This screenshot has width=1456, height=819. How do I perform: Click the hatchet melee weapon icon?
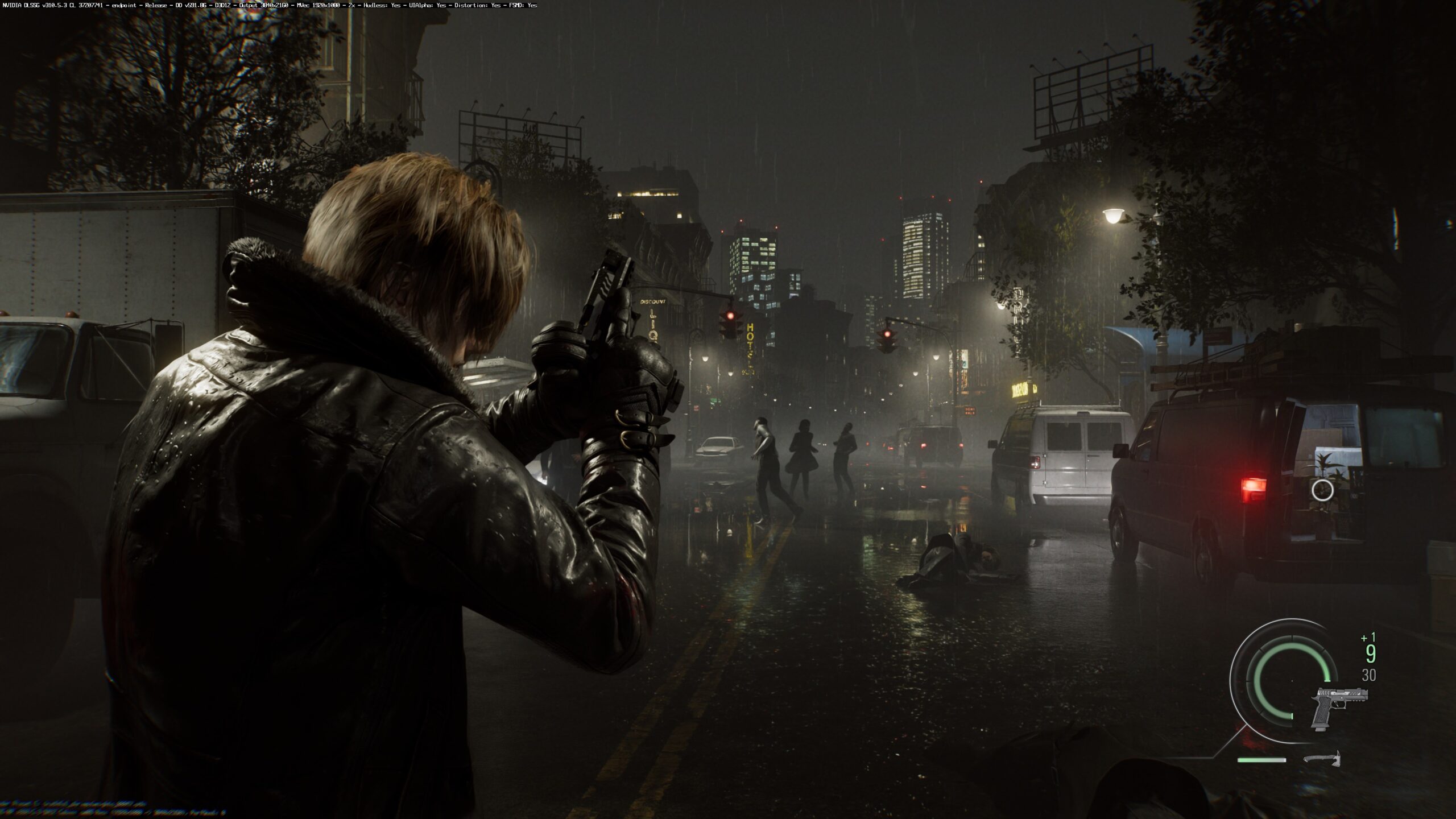tap(1321, 759)
